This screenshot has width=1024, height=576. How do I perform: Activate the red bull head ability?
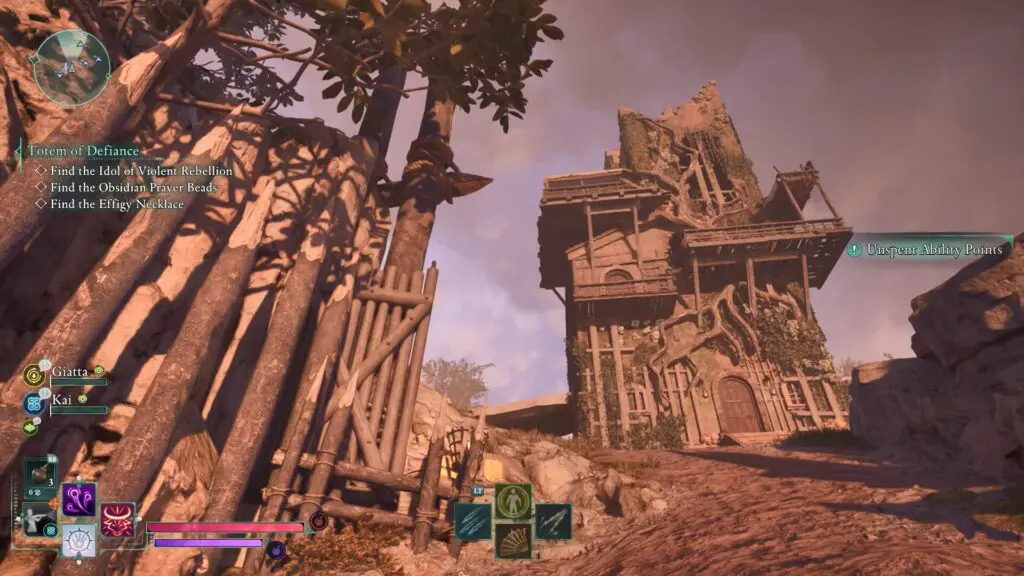click(117, 519)
